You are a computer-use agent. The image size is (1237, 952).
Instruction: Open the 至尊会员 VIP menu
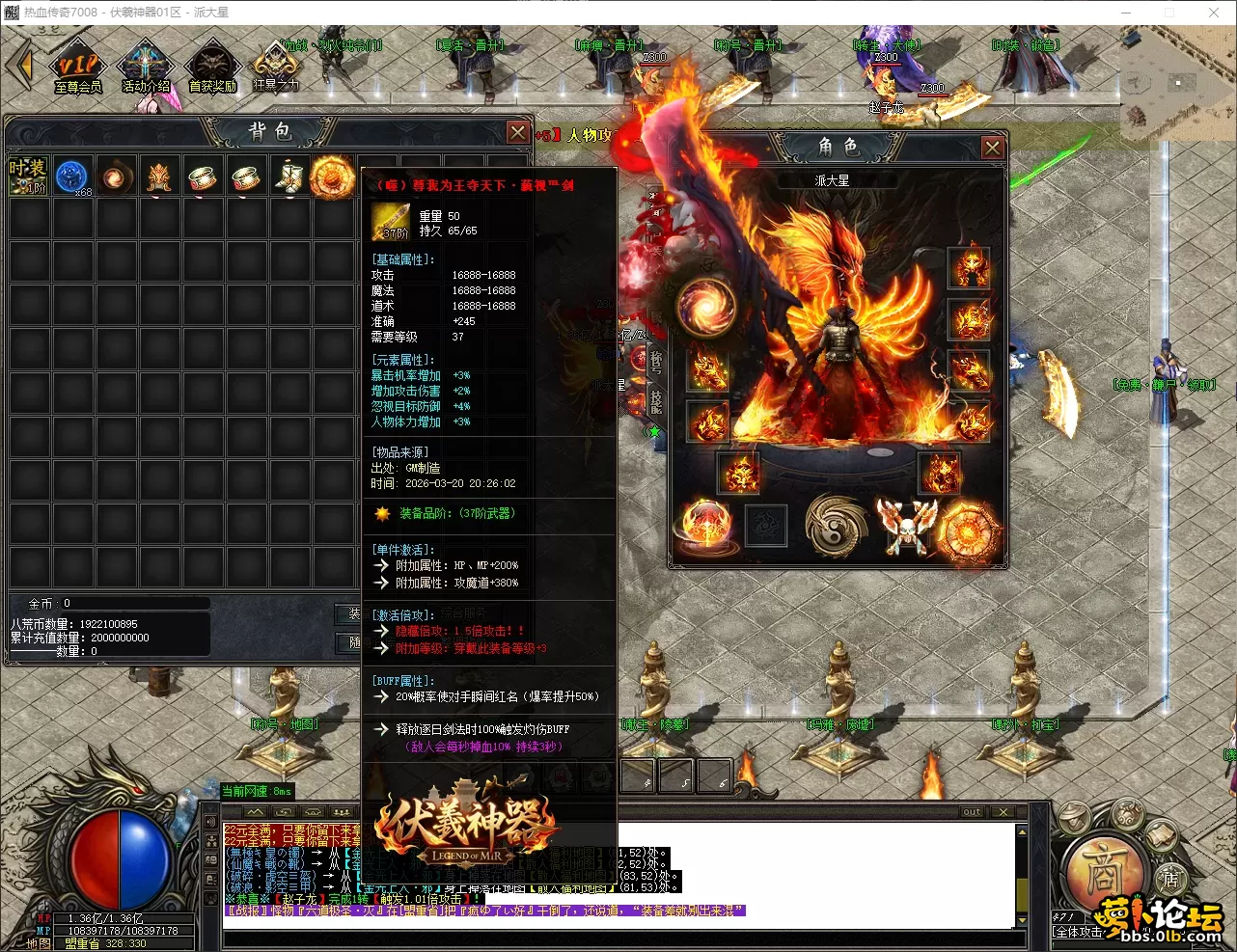[x=78, y=68]
